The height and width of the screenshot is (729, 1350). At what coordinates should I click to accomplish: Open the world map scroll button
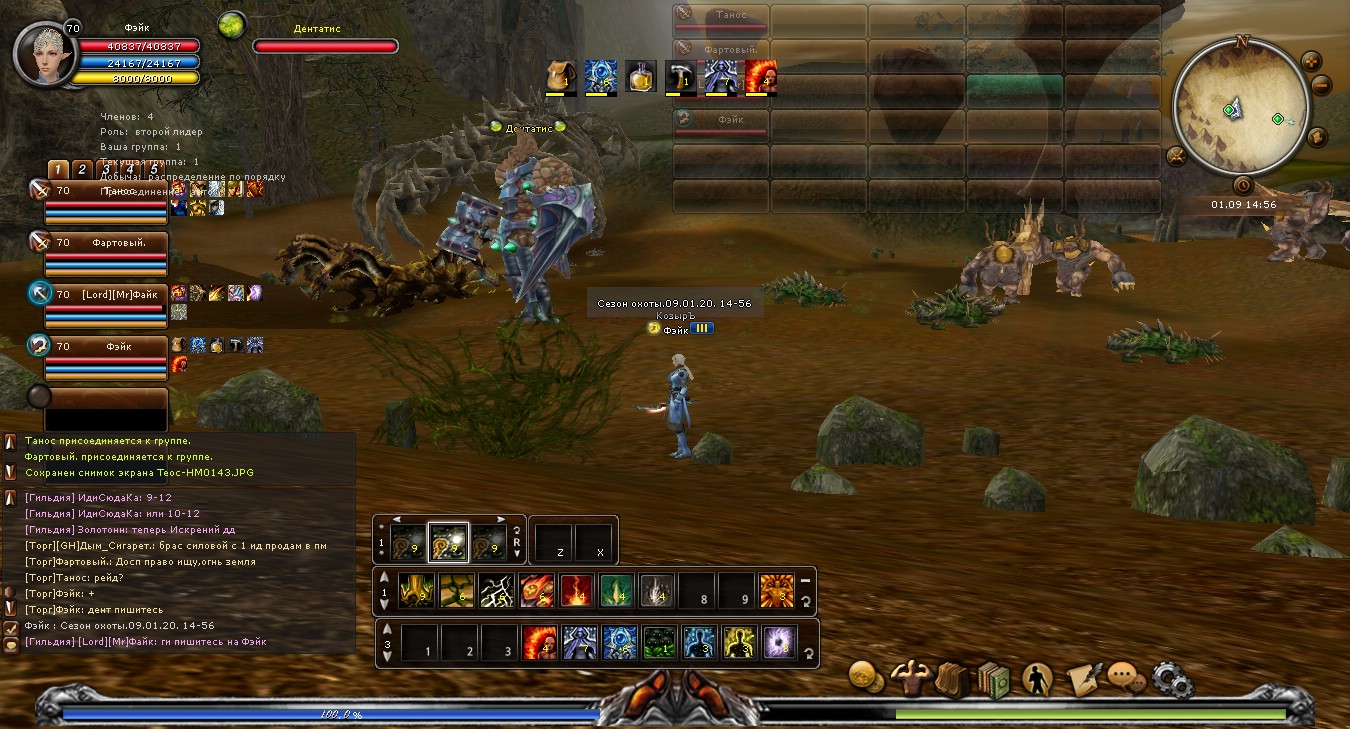pos(1317,137)
